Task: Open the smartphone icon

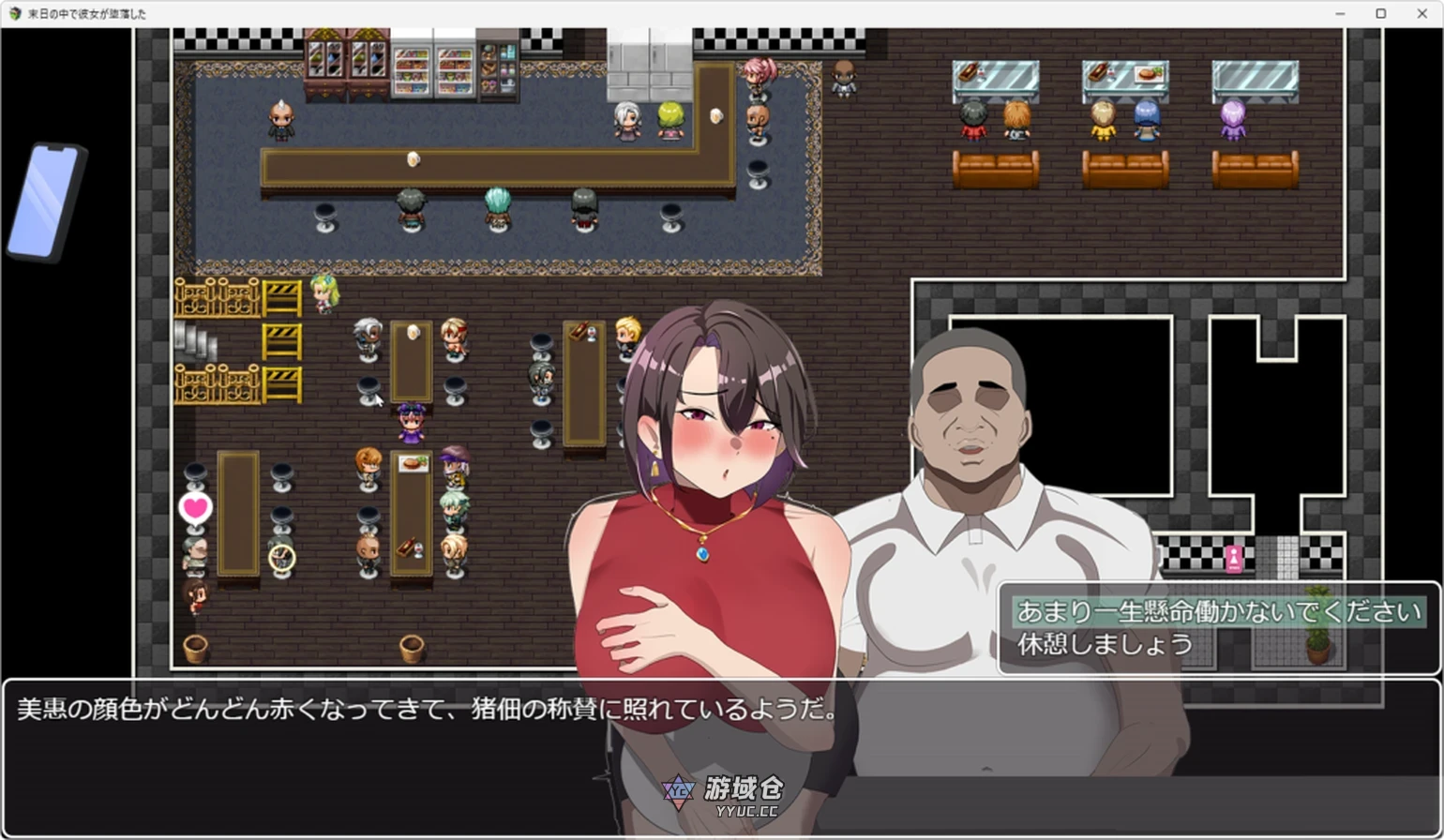Action: [x=47, y=202]
